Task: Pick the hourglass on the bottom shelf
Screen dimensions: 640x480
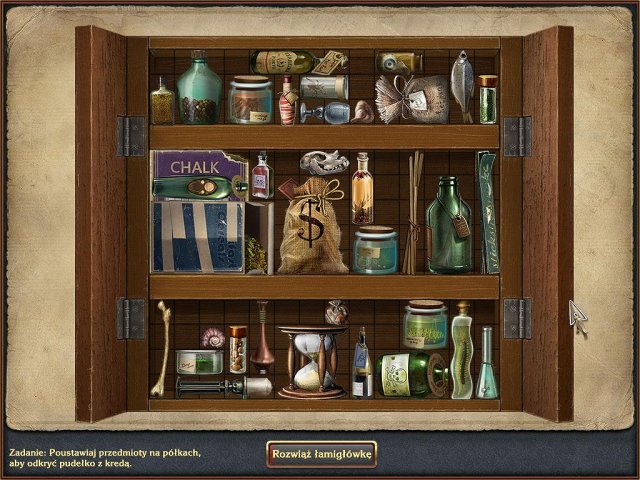Action: point(312,362)
